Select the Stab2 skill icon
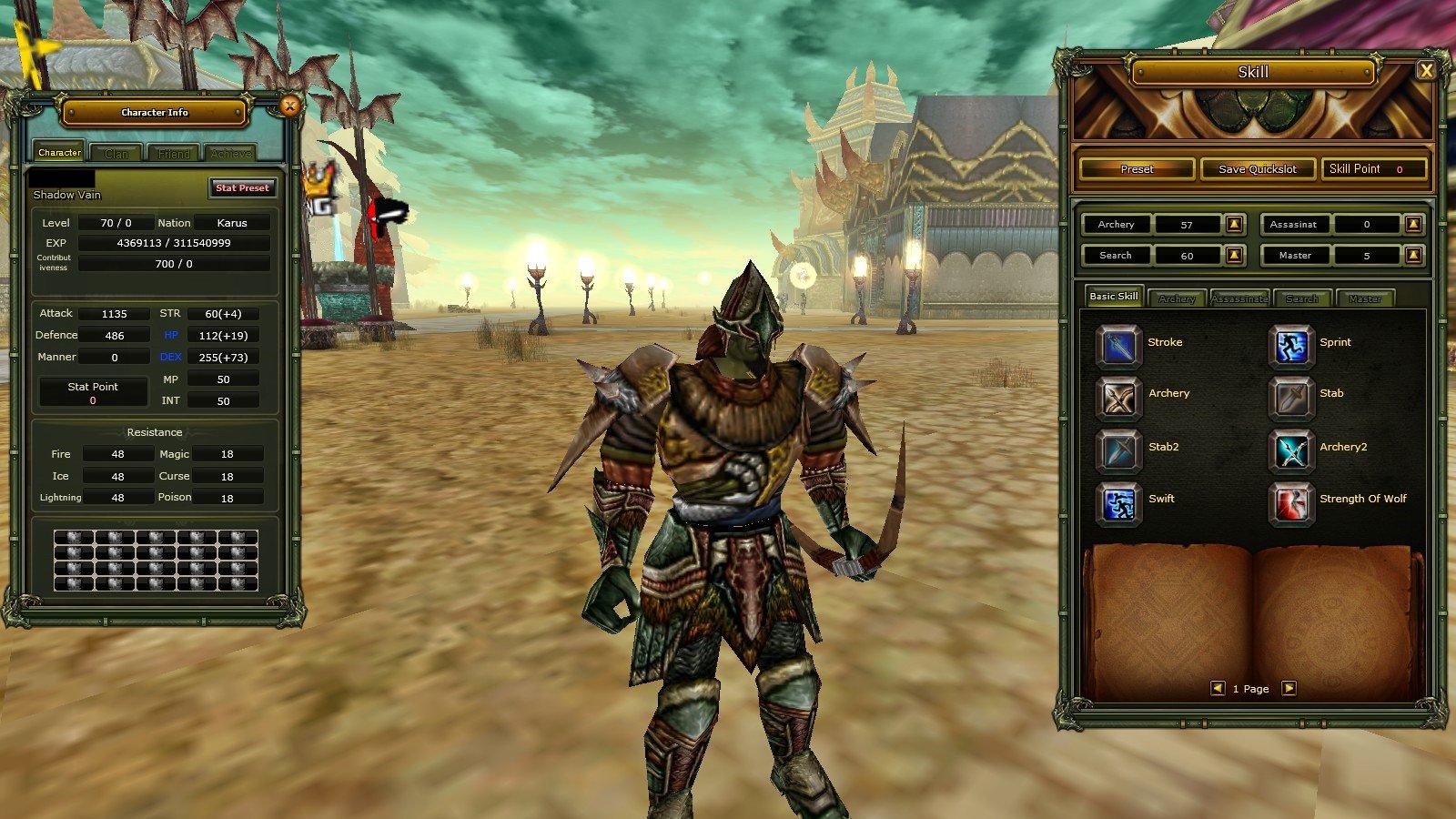Viewport: 1456px width, 819px height. [1117, 452]
